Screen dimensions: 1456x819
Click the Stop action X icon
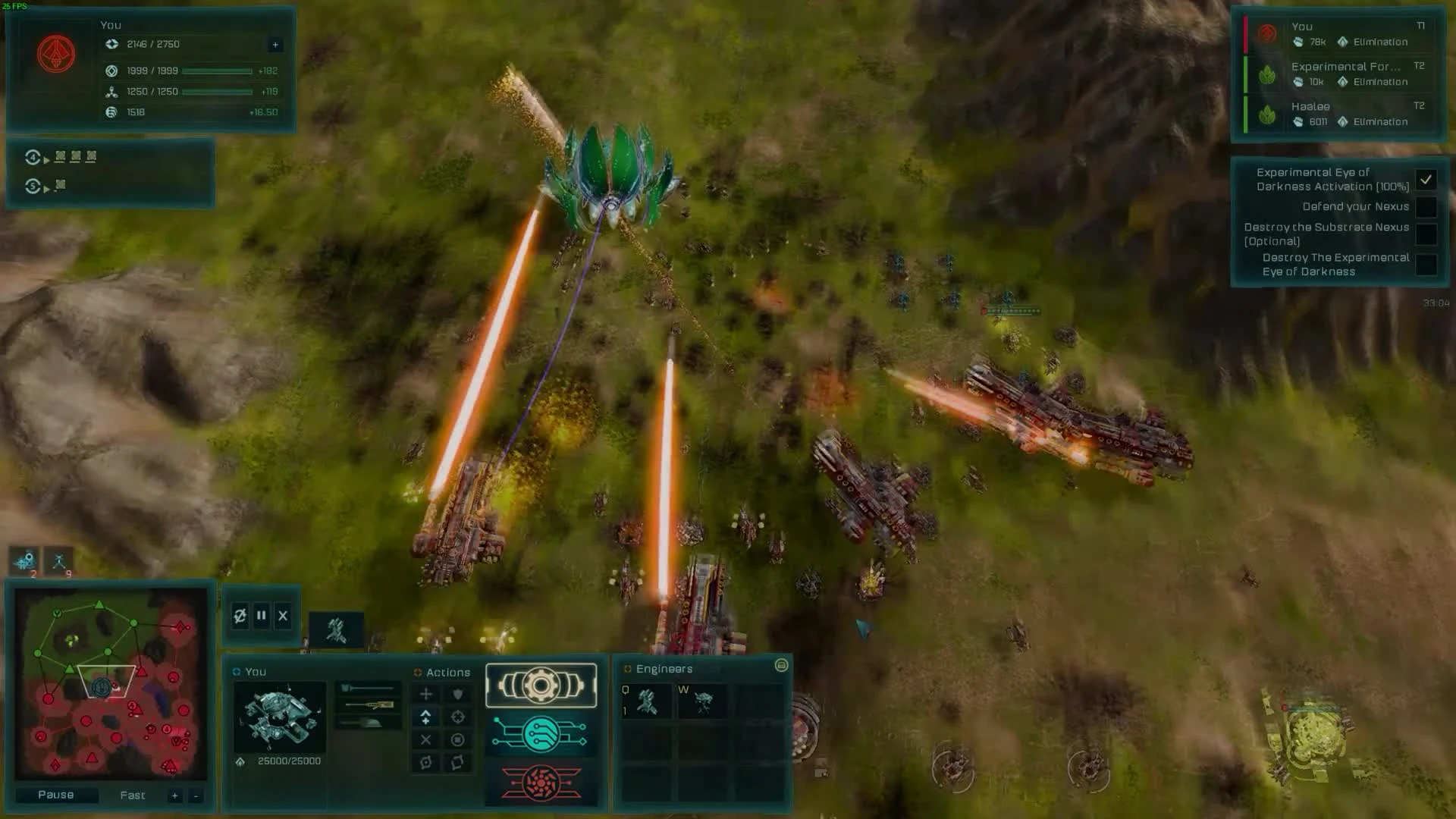point(425,741)
